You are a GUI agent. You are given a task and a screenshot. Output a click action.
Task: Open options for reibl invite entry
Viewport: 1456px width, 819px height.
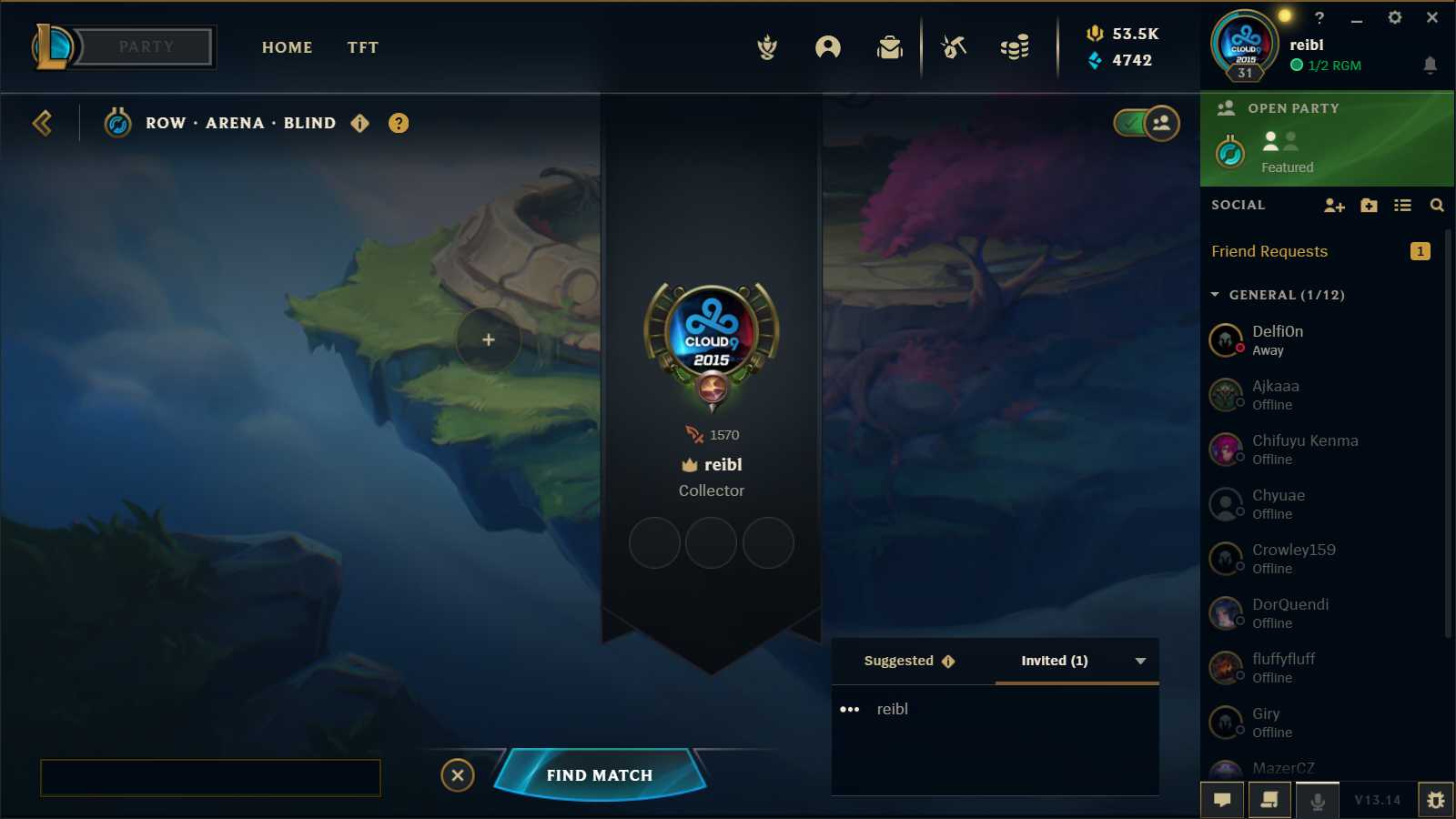coord(850,709)
